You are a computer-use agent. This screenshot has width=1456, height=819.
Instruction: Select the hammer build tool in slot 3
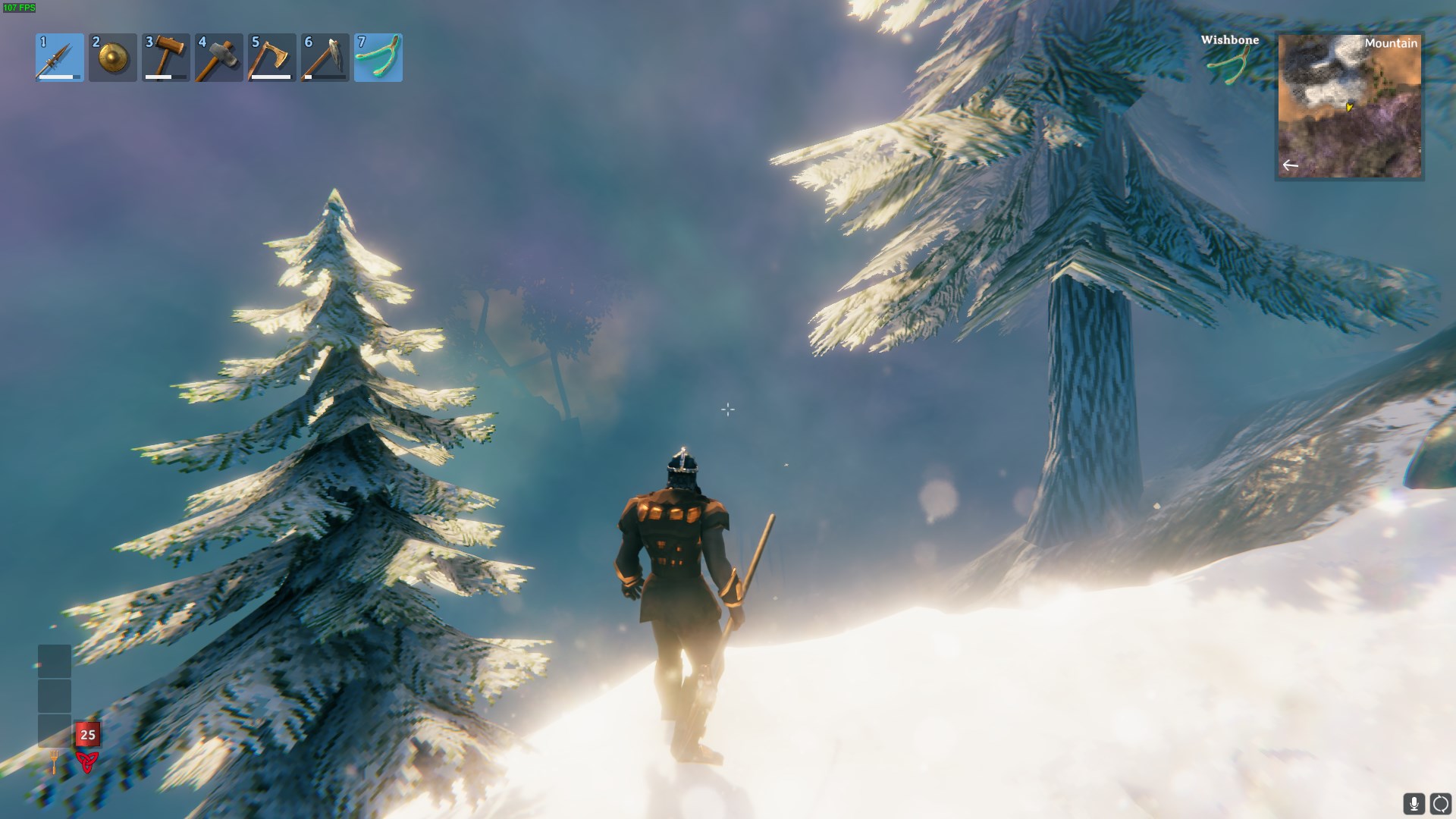point(165,58)
